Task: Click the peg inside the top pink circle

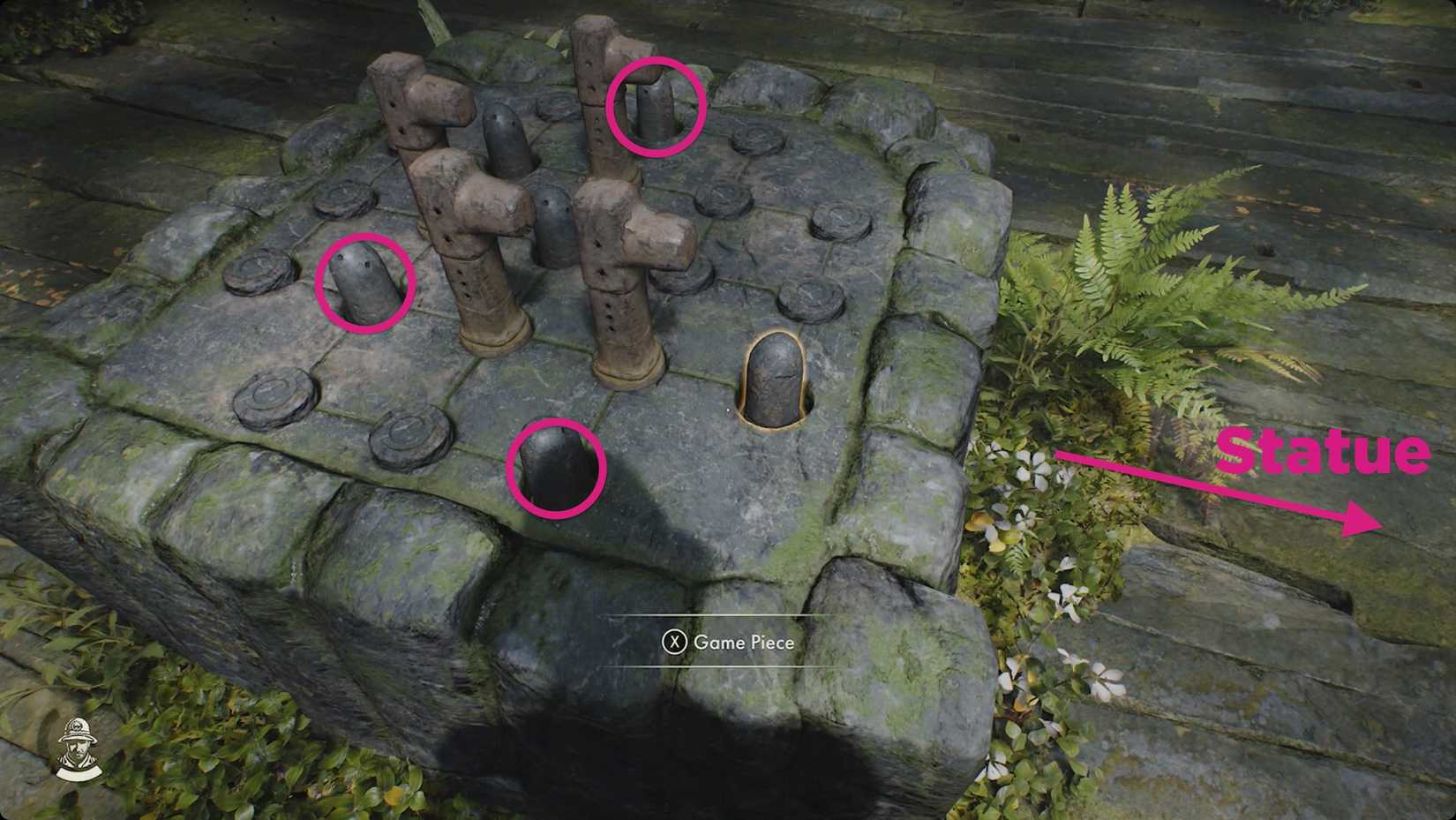Action: (656, 106)
